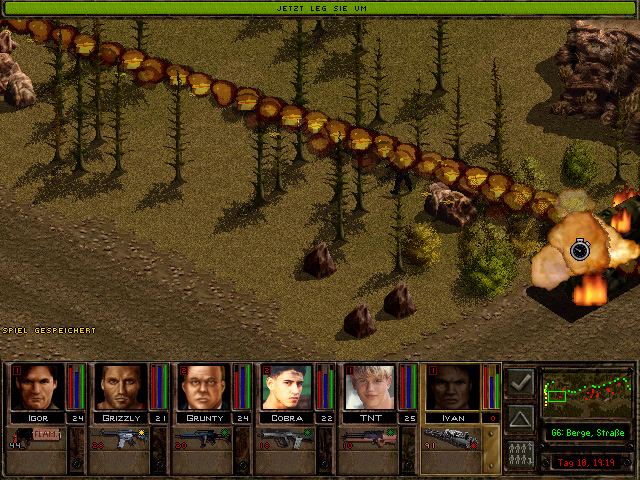
Task: Click Igor's flare weapon slot
Action: [x=36, y=437]
